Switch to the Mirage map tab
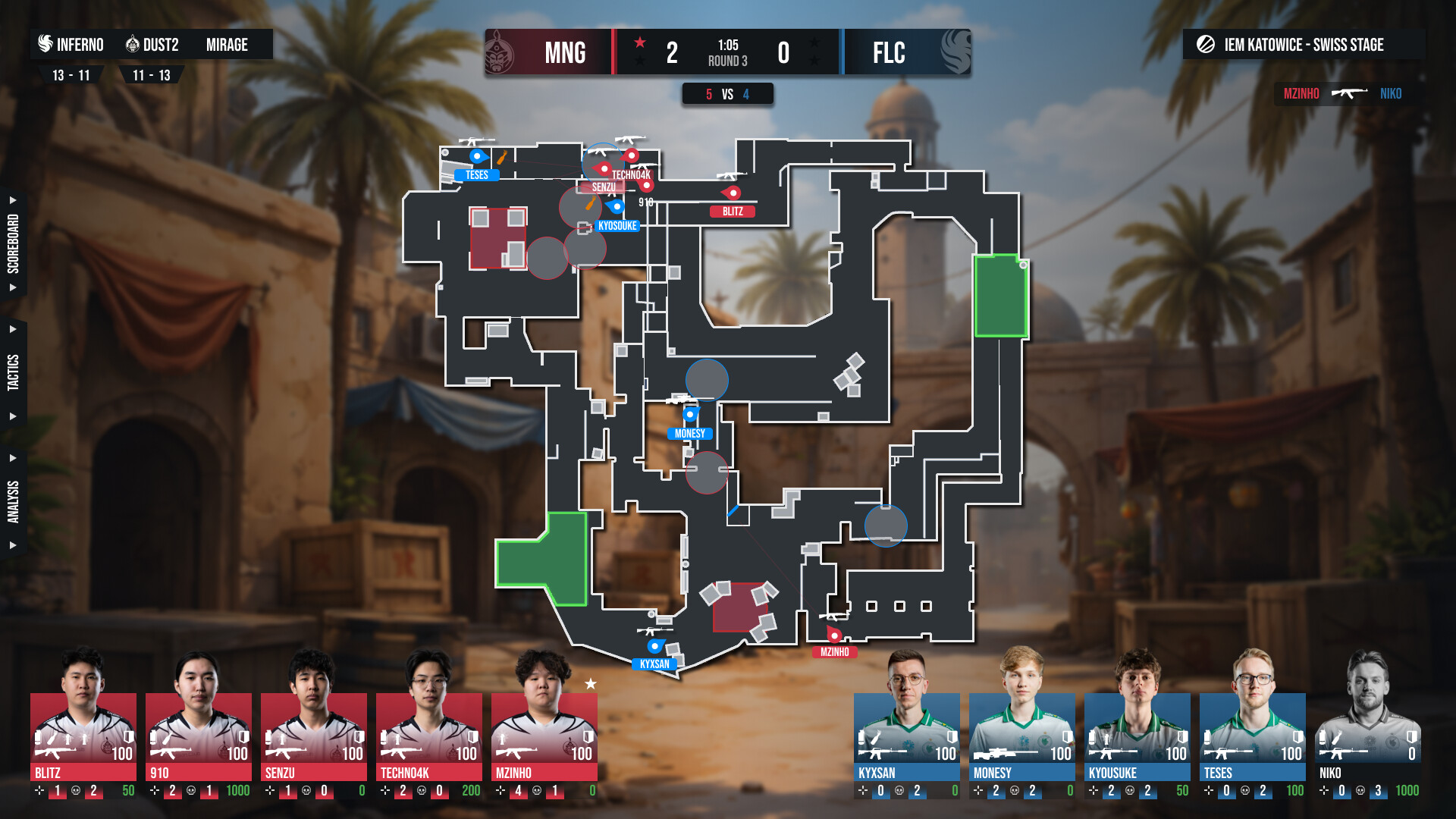Screen dimensions: 1456x819 coord(226,45)
